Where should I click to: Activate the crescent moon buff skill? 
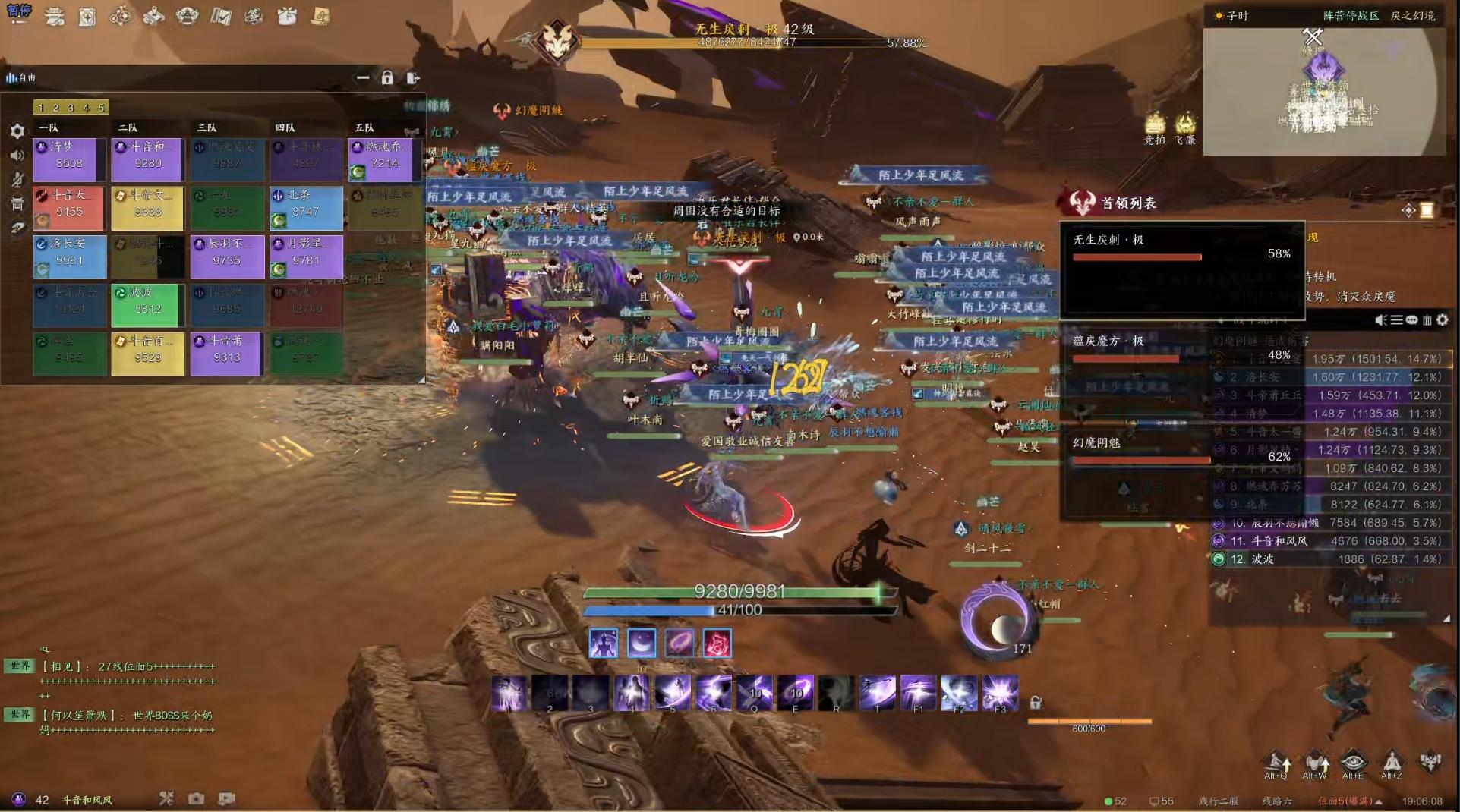coord(642,644)
